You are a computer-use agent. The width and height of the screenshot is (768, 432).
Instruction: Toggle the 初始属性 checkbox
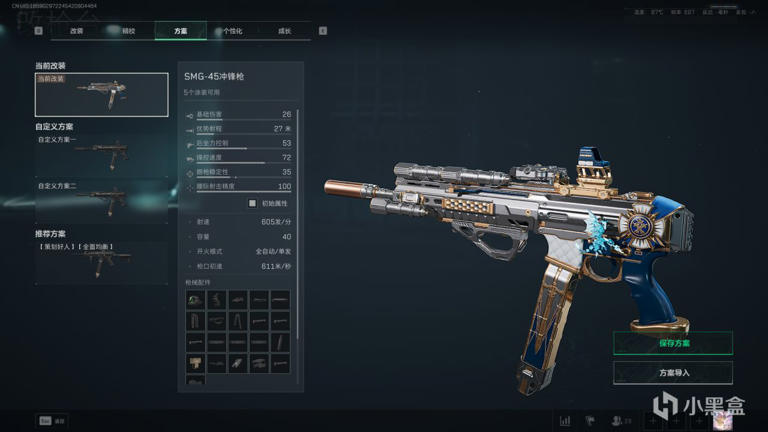pyautogui.click(x=253, y=203)
